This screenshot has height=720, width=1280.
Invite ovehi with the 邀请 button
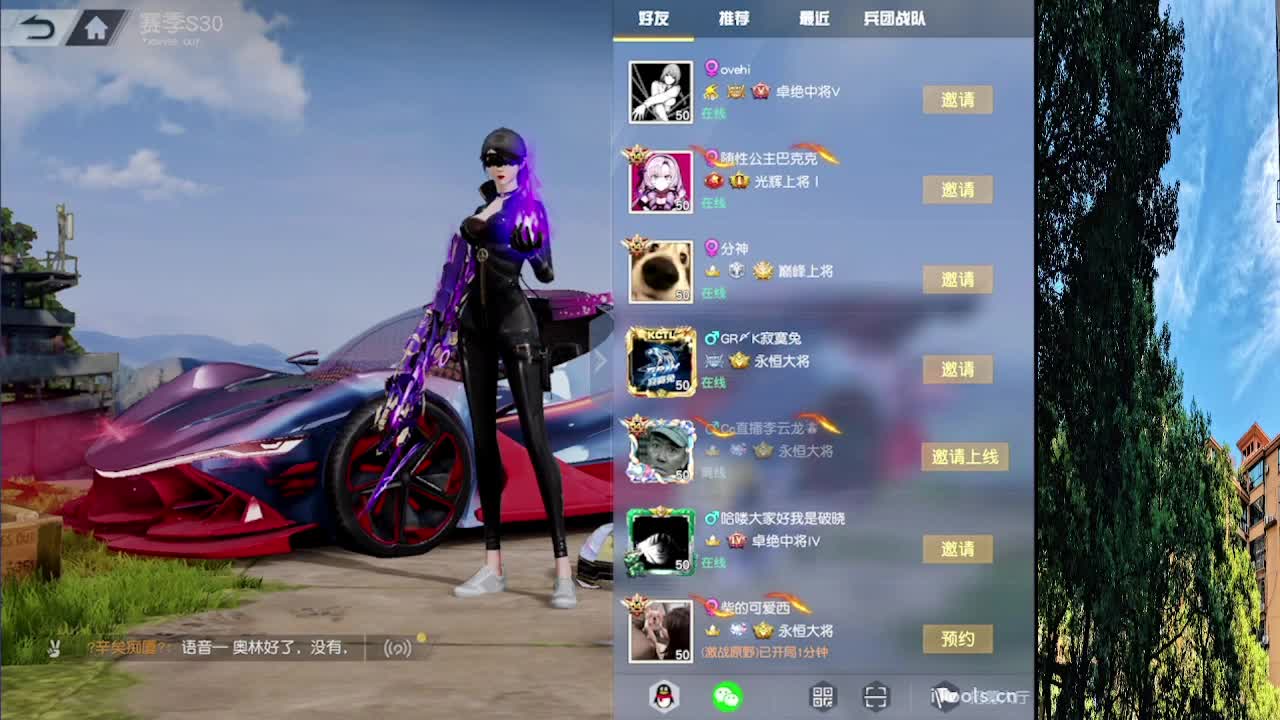[958, 100]
